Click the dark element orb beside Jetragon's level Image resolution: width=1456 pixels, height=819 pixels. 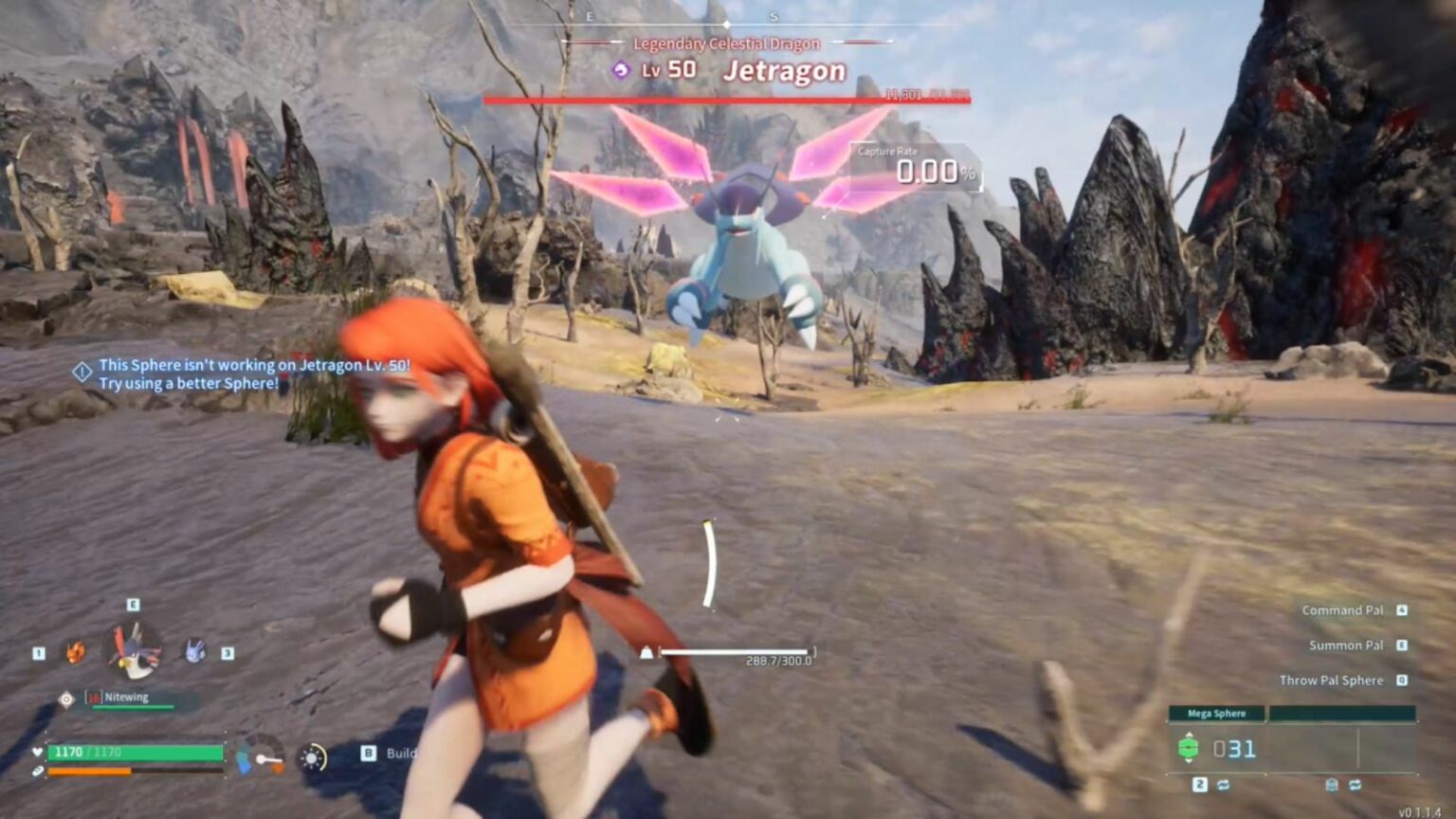point(621,68)
